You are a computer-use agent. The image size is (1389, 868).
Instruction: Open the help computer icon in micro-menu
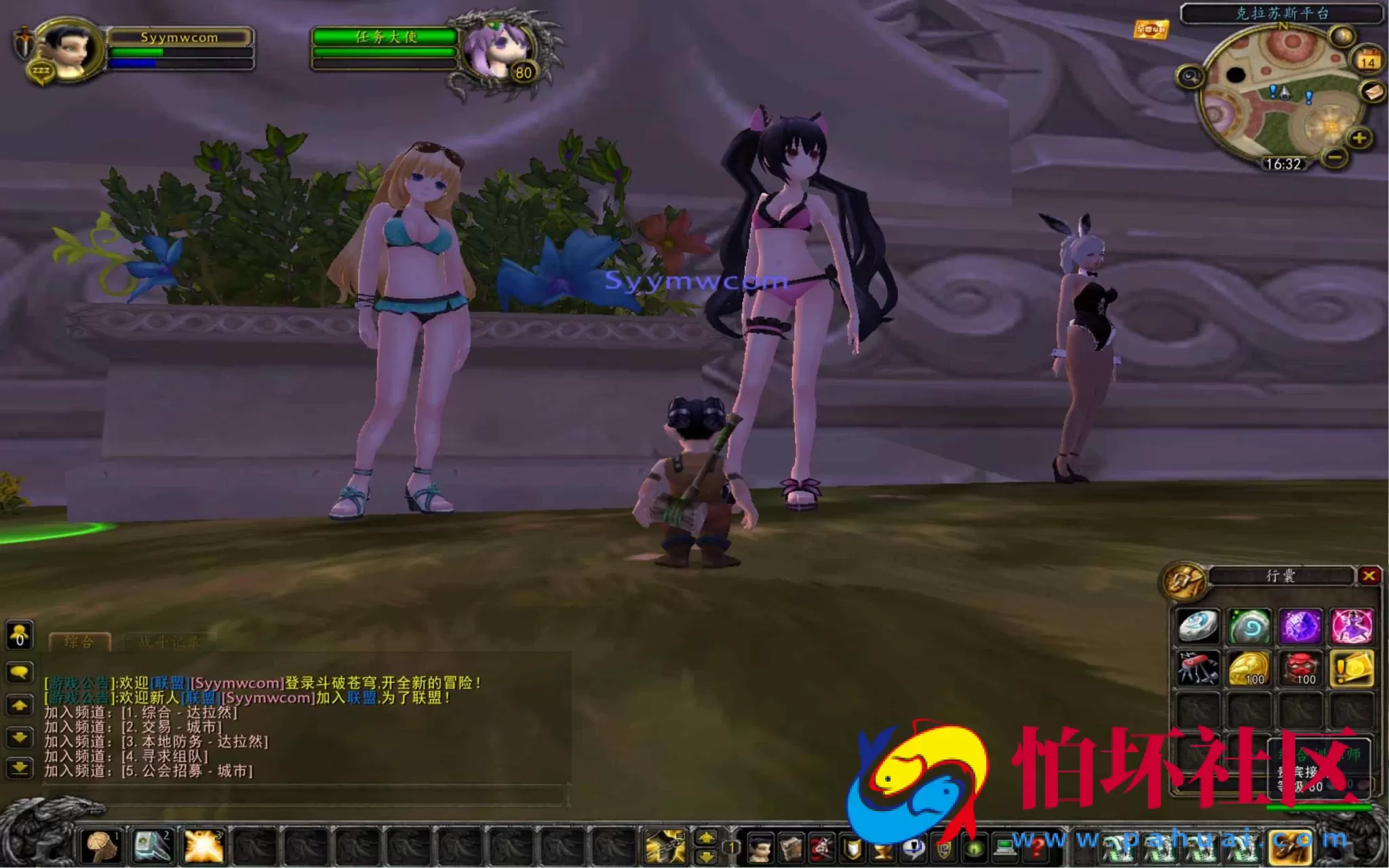pos(1004,849)
